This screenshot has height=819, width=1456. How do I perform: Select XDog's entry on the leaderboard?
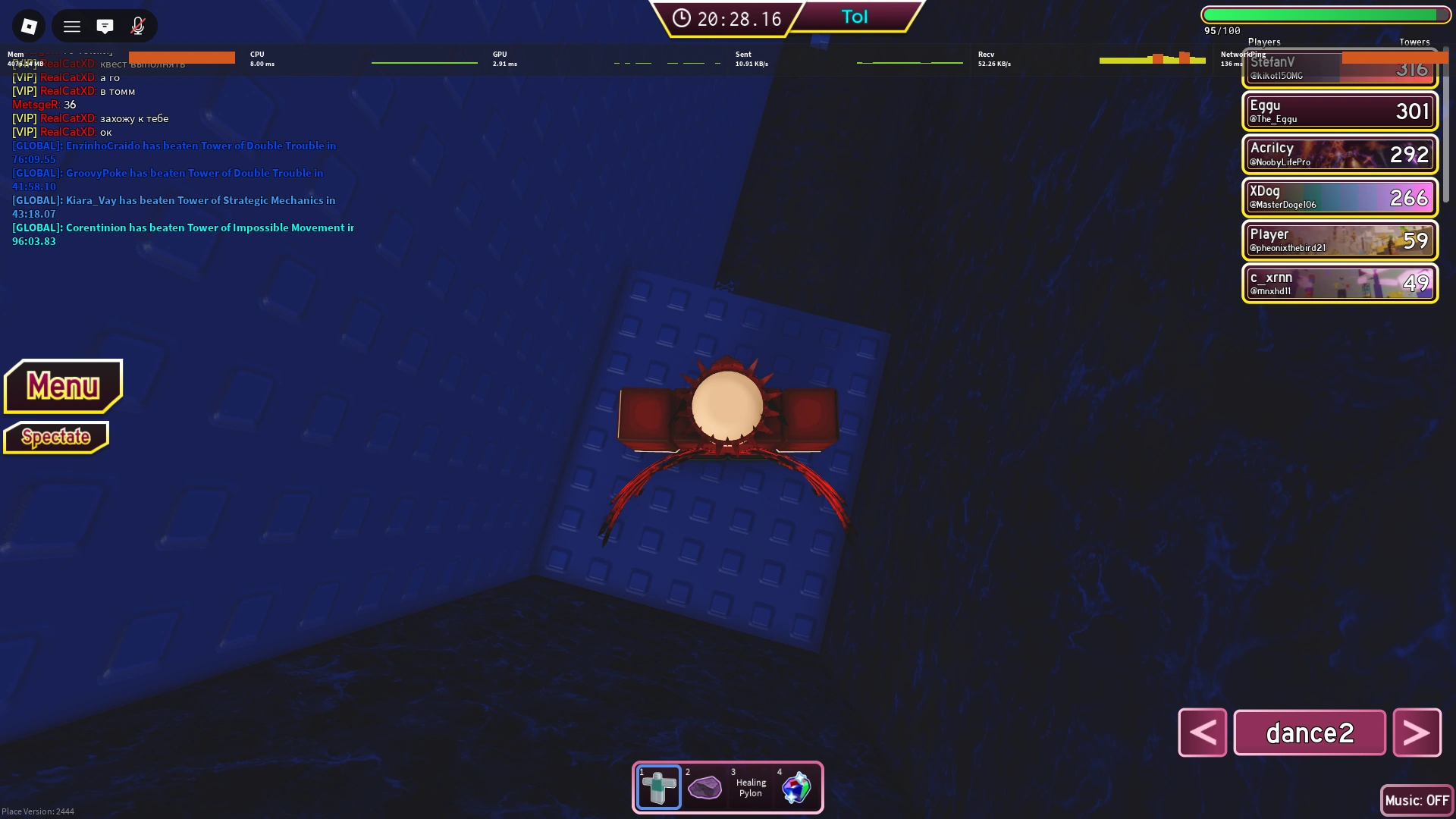[1339, 197]
